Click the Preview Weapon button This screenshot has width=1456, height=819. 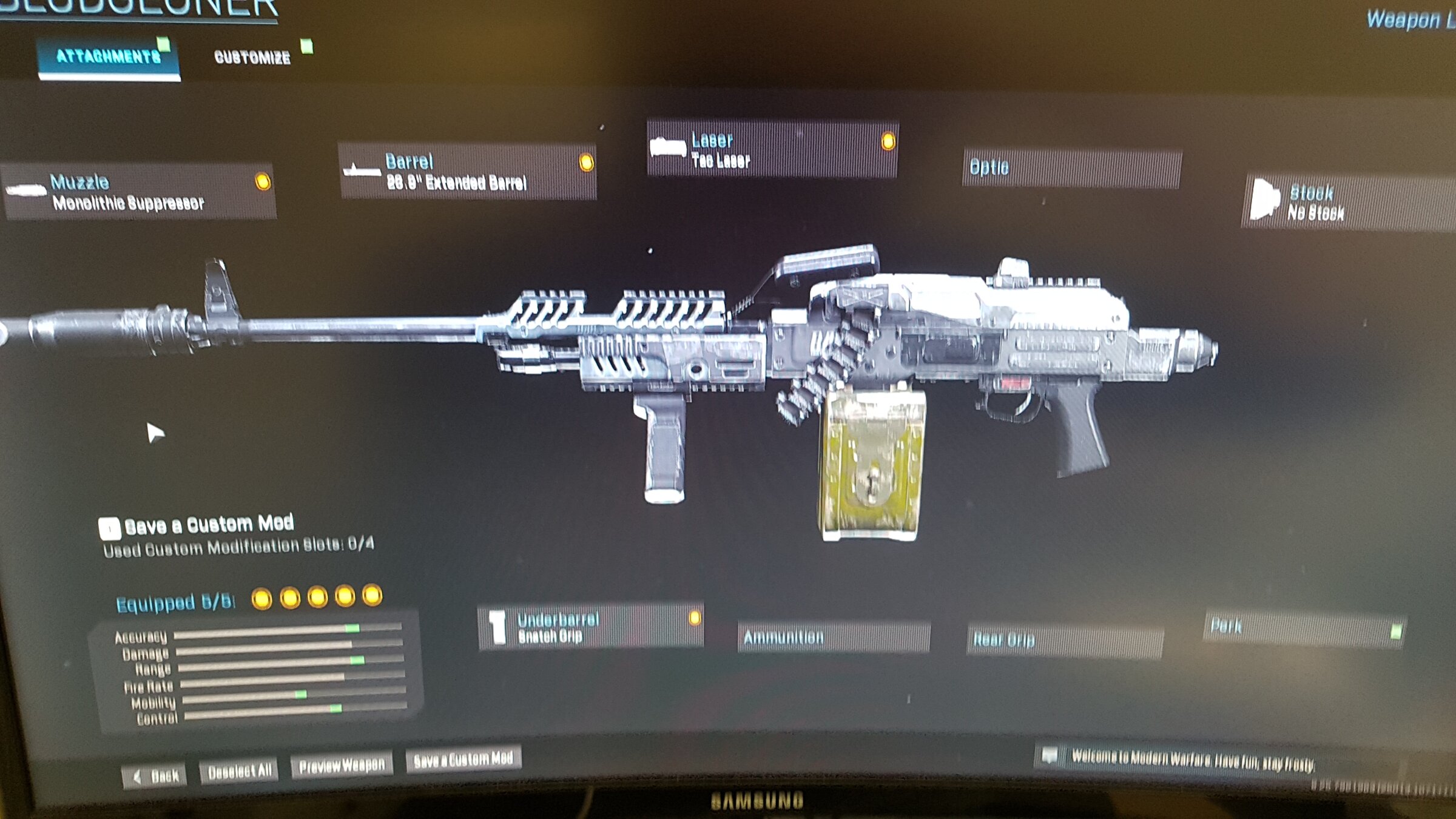tap(342, 766)
